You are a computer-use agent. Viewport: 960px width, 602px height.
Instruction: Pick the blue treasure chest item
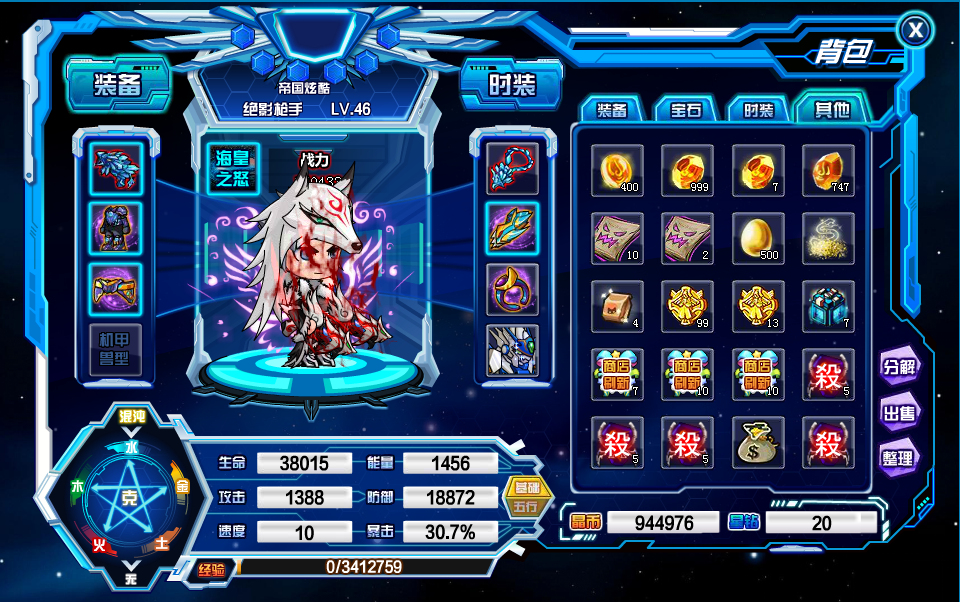click(828, 305)
